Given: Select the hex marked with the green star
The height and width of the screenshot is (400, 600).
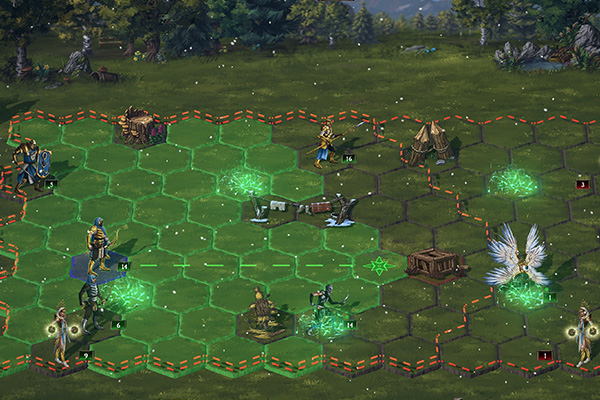Looking at the screenshot, I should coord(379,266).
